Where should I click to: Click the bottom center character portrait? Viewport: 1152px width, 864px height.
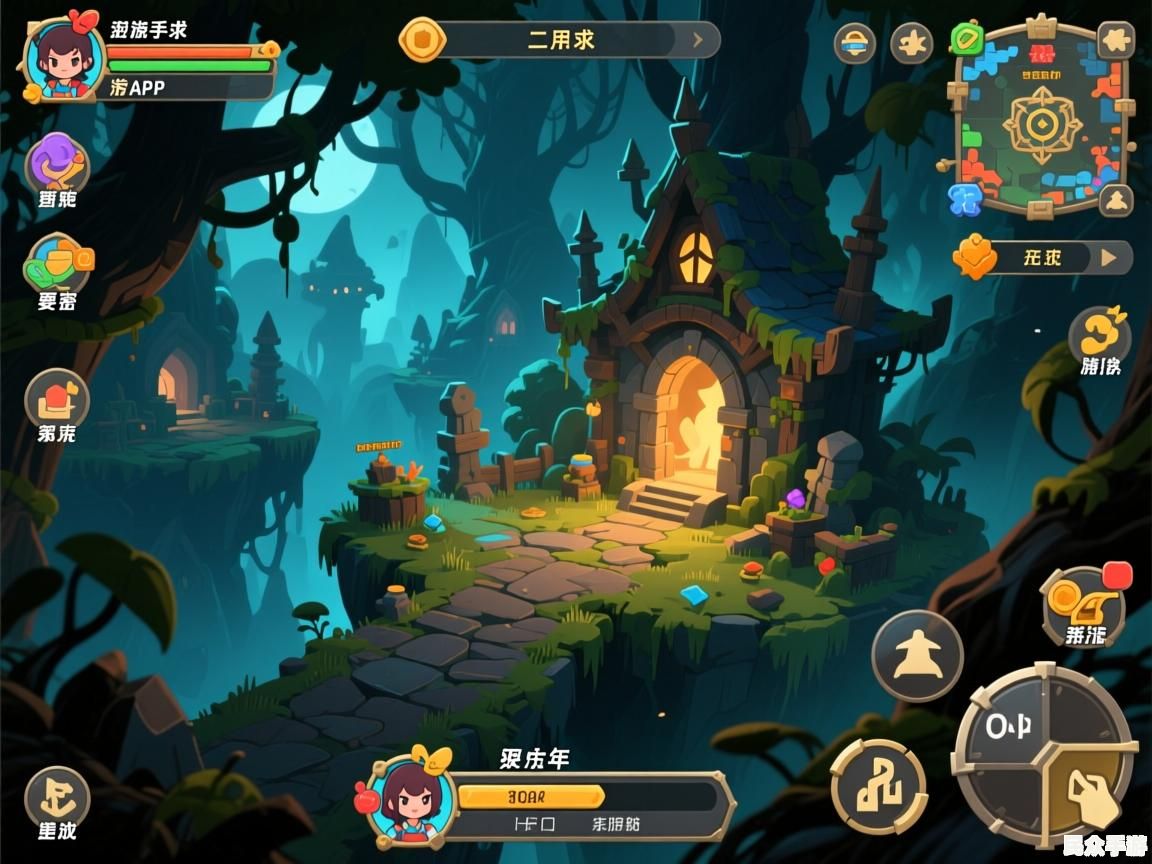[410, 799]
